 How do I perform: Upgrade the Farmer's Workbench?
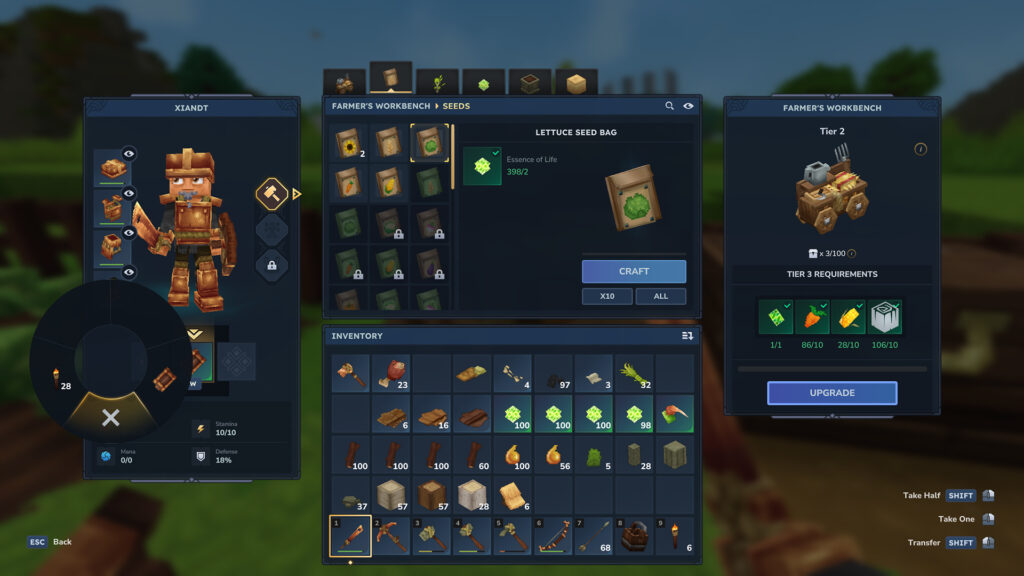[x=832, y=393]
